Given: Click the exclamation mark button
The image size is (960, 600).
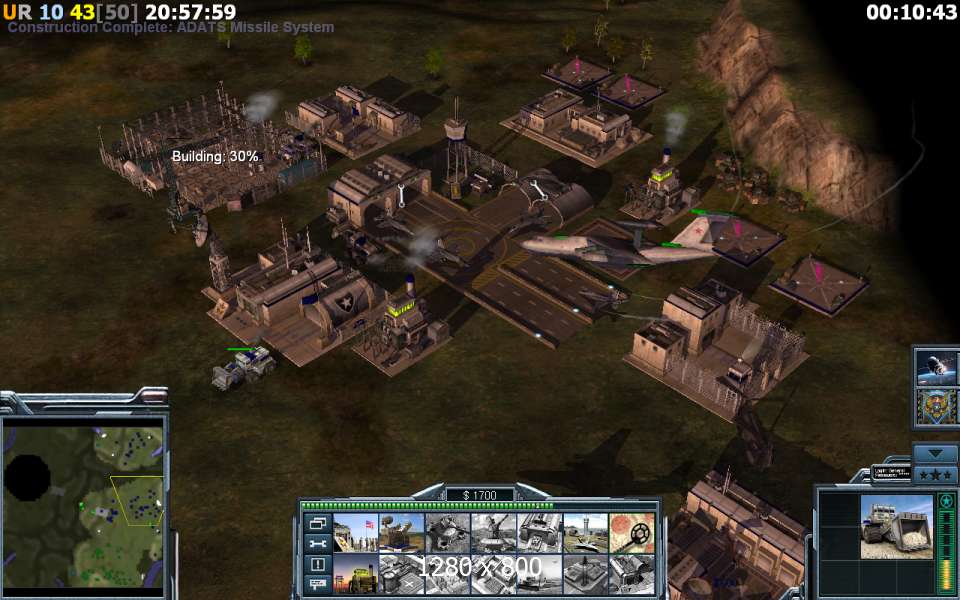Looking at the screenshot, I should point(318,563).
